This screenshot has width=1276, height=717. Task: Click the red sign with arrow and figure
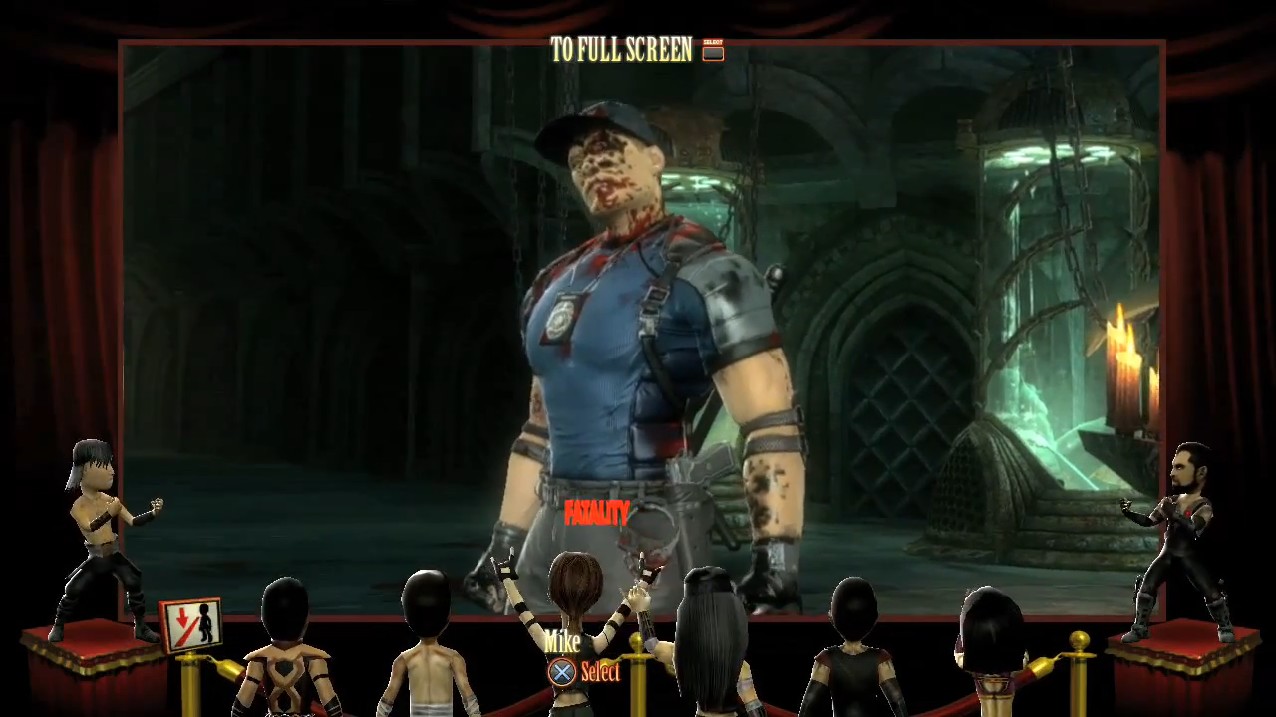(x=191, y=625)
